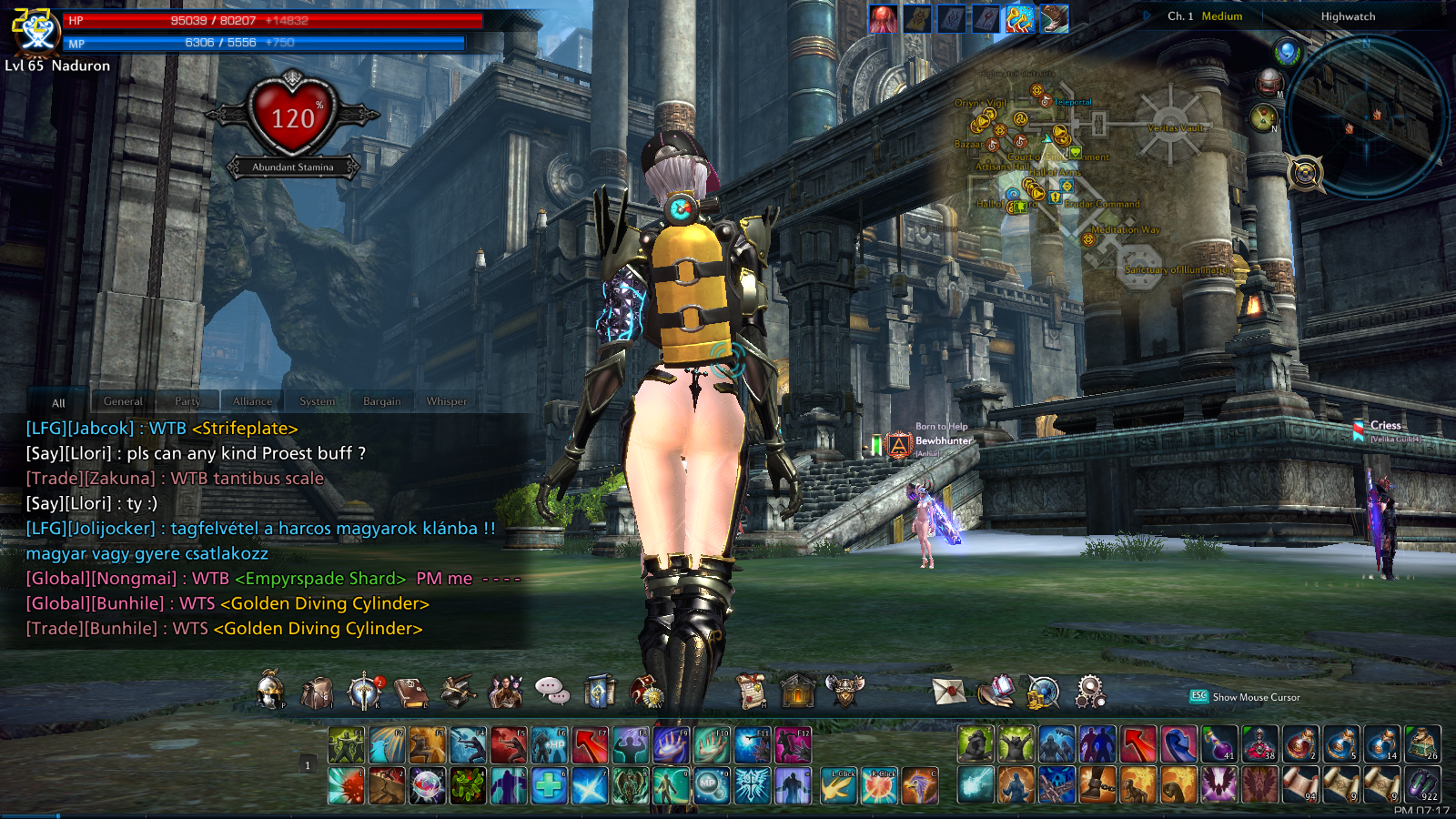
Task: Select the Whisper chat tab
Action: [x=446, y=401]
